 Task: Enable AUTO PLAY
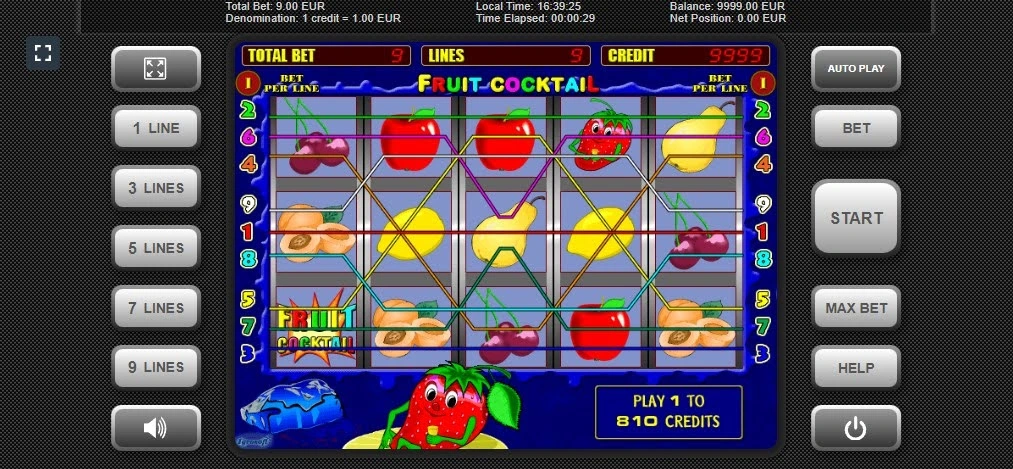[856, 69]
